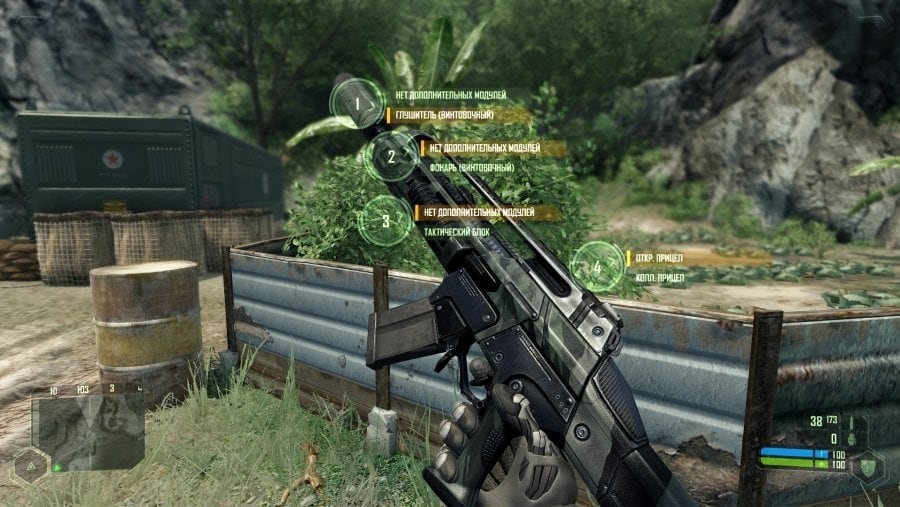Select attachment slot circle 2

(390, 155)
